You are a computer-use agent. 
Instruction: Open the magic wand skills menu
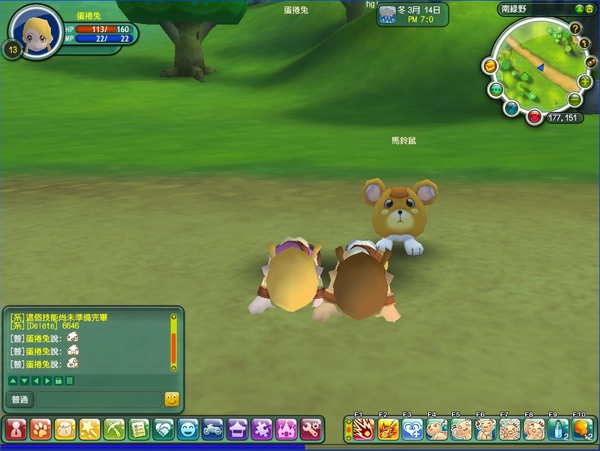click(x=89, y=429)
